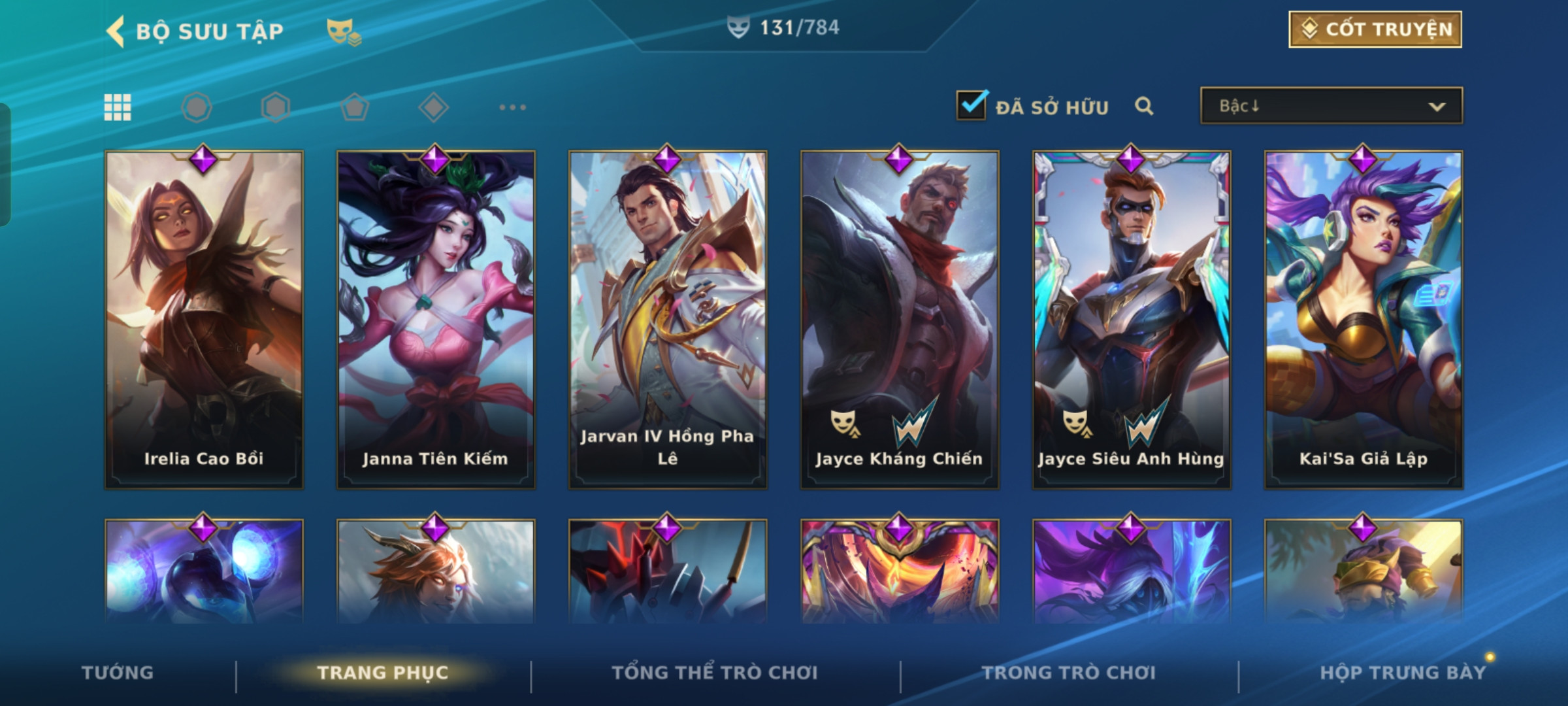
Task: View the Jayce Kháng Chiến skin
Action: coord(900,320)
